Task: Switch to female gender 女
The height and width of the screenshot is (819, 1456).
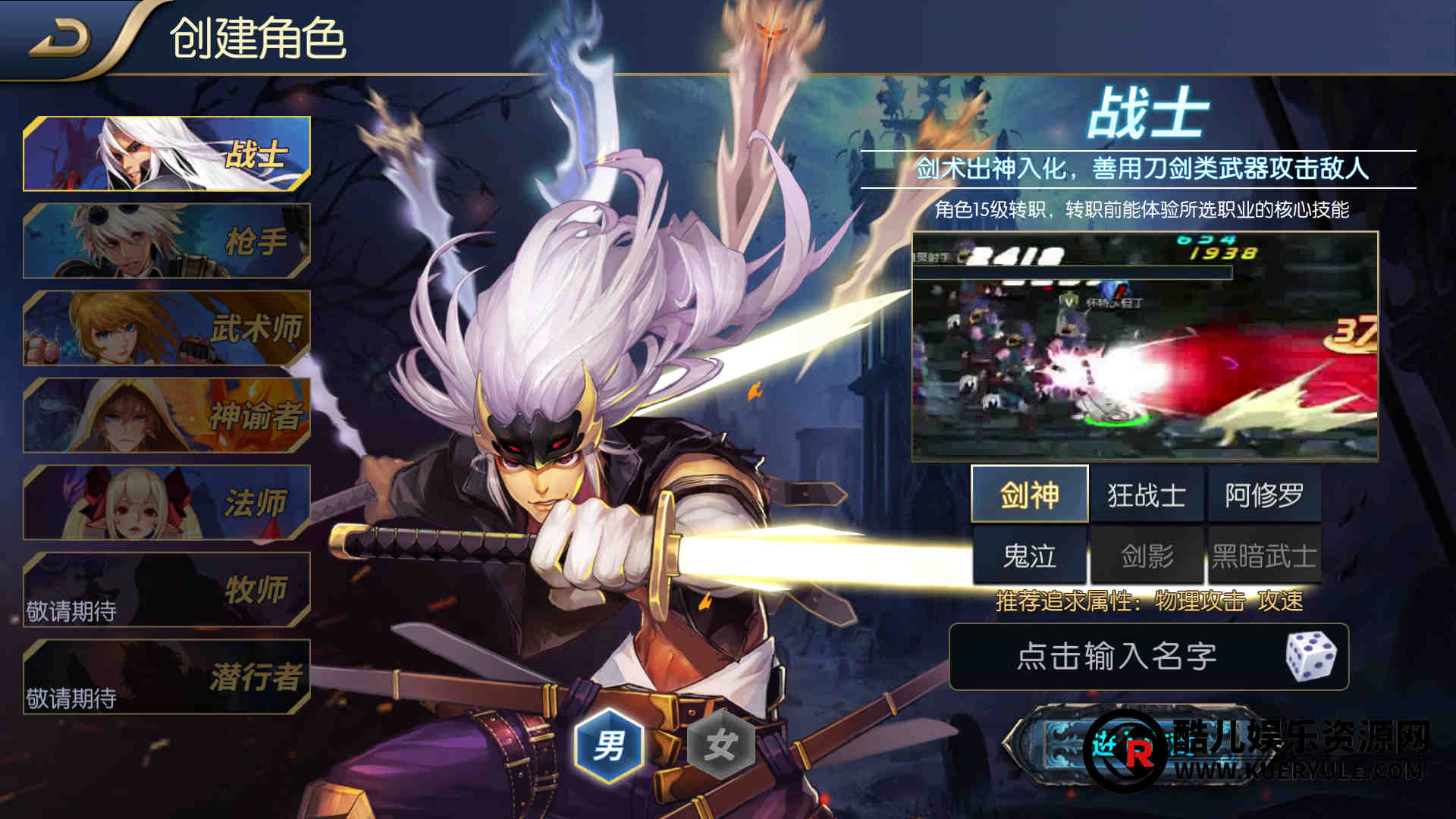Action: 720,745
